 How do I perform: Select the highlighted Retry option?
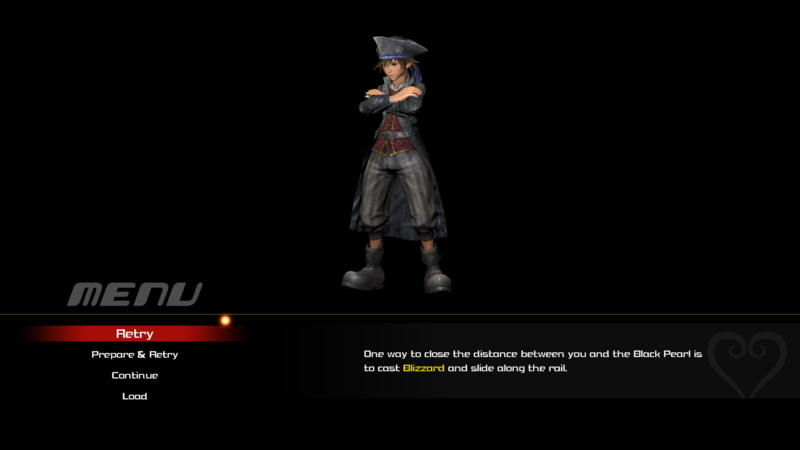(134, 334)
